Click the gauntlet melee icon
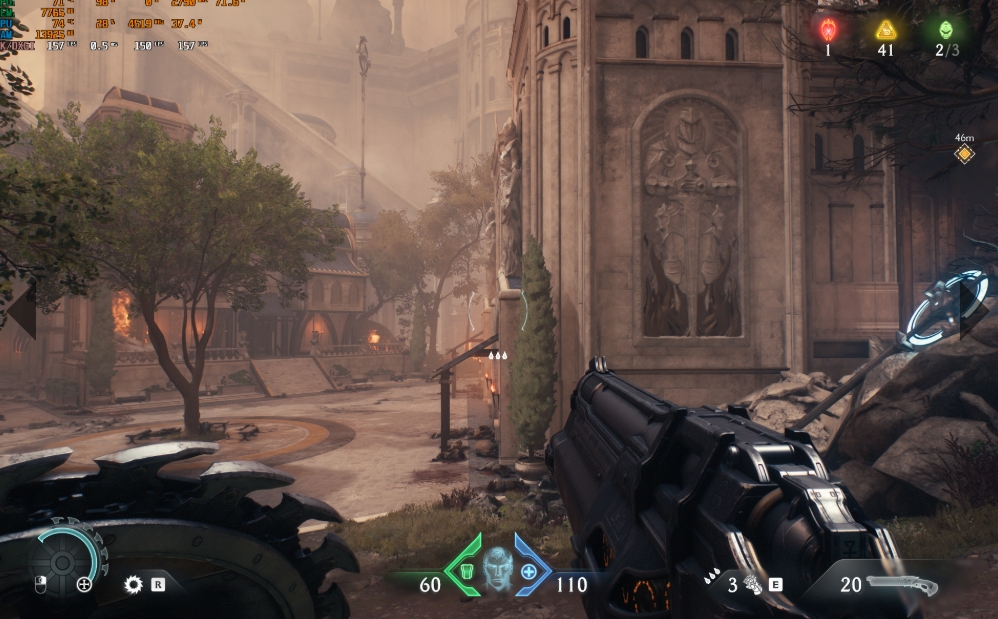The width and height of the screenshot is (998, 619). pos(750,585)
